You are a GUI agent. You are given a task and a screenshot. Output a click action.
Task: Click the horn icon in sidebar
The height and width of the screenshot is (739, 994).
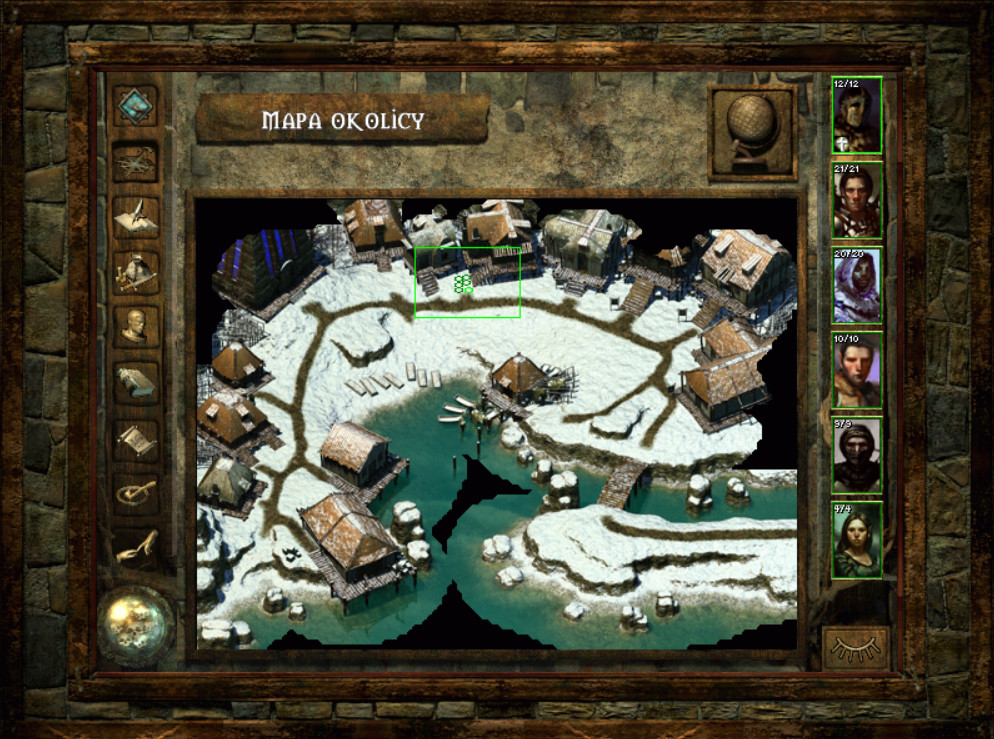click(x=136, y=546)
